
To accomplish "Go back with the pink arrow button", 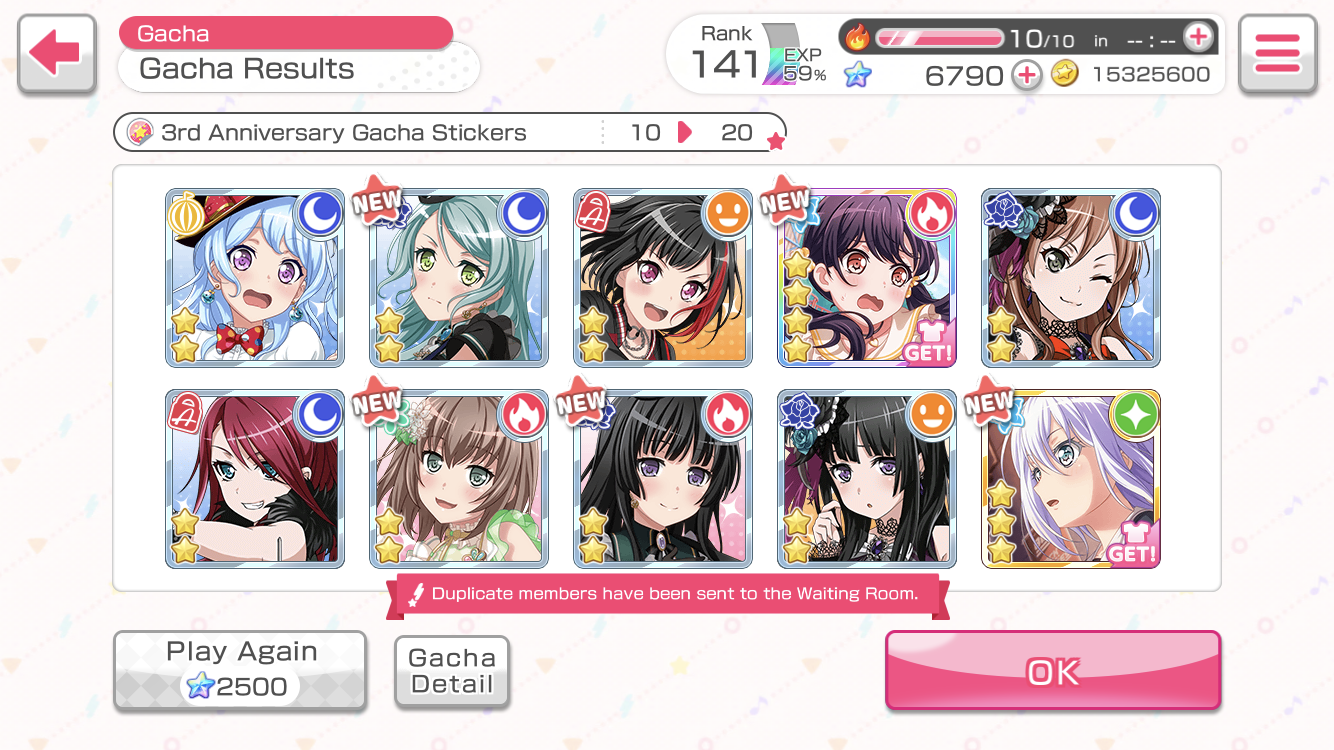I will [x=57, y=54].
